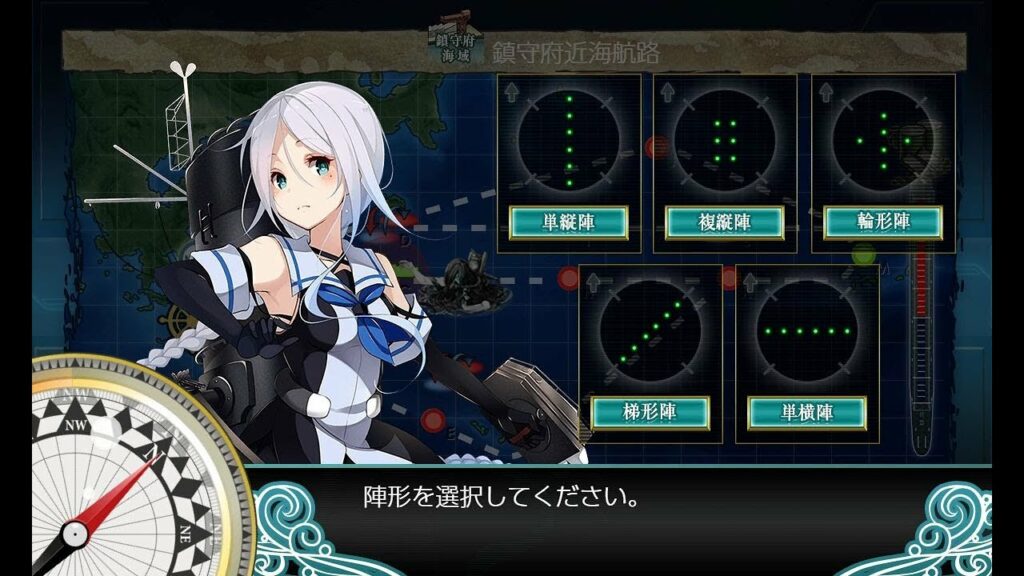Screen dimensions: 1024x576
Task: Choose the 複縦陣 double line formation
Action: click(x=724, y=222)
